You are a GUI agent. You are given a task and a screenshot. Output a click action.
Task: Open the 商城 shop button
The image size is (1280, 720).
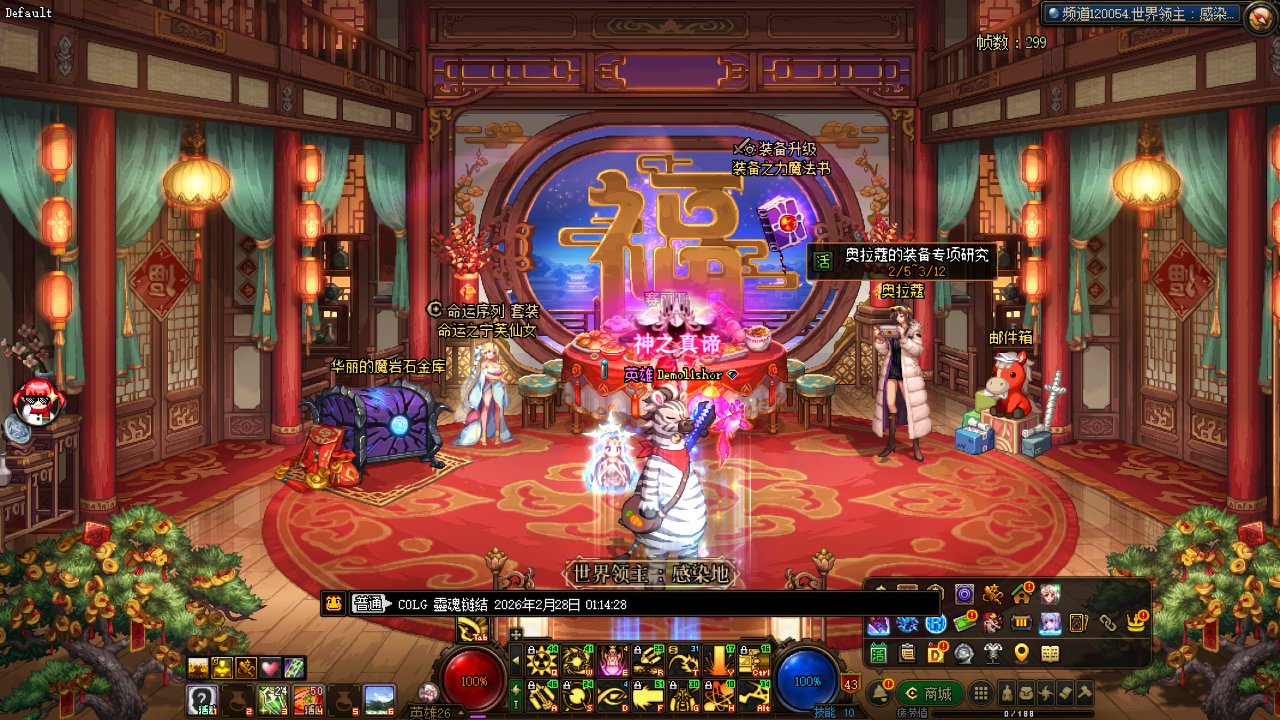coord(930,693)
